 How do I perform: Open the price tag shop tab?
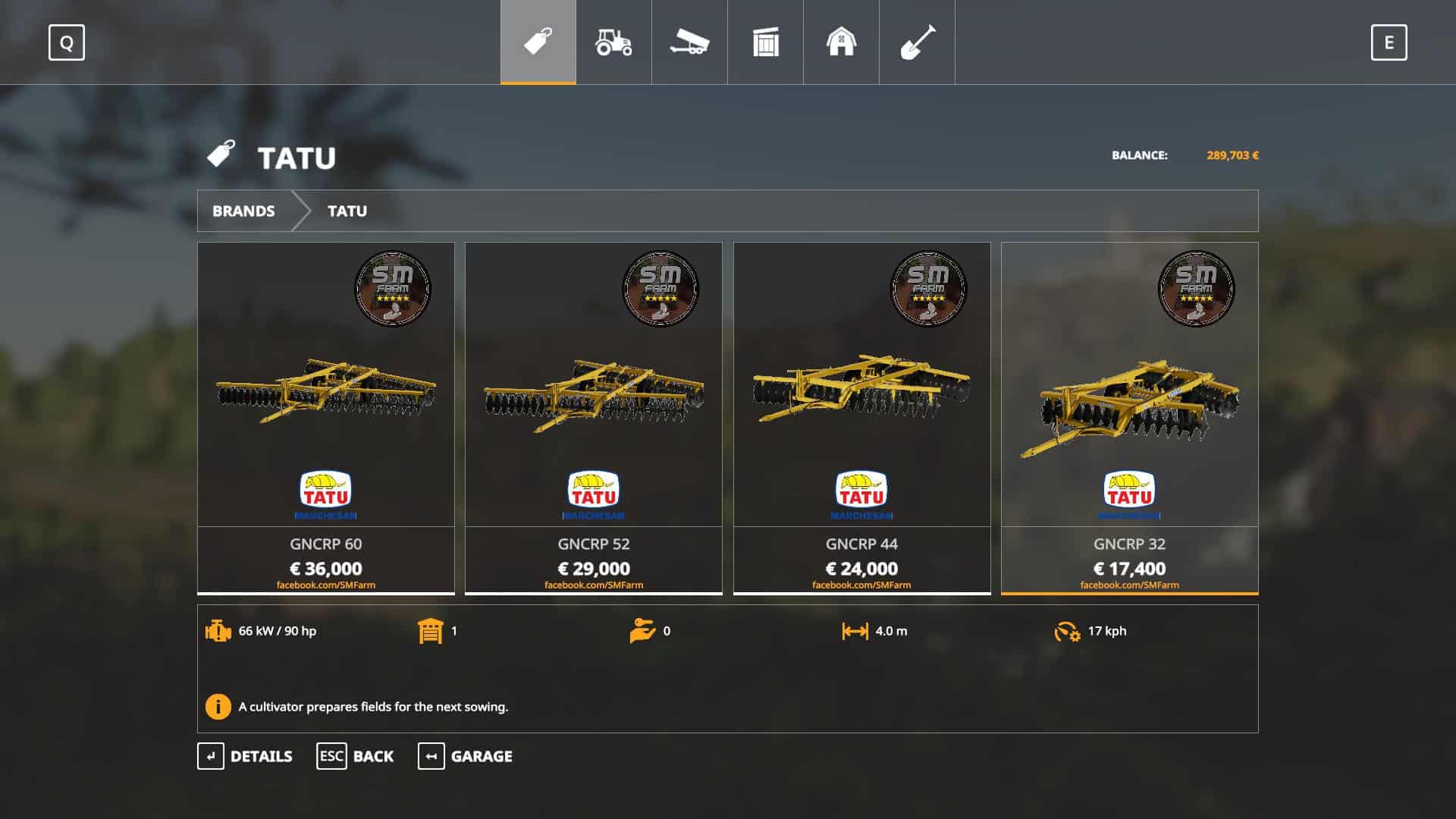[538, 42]
